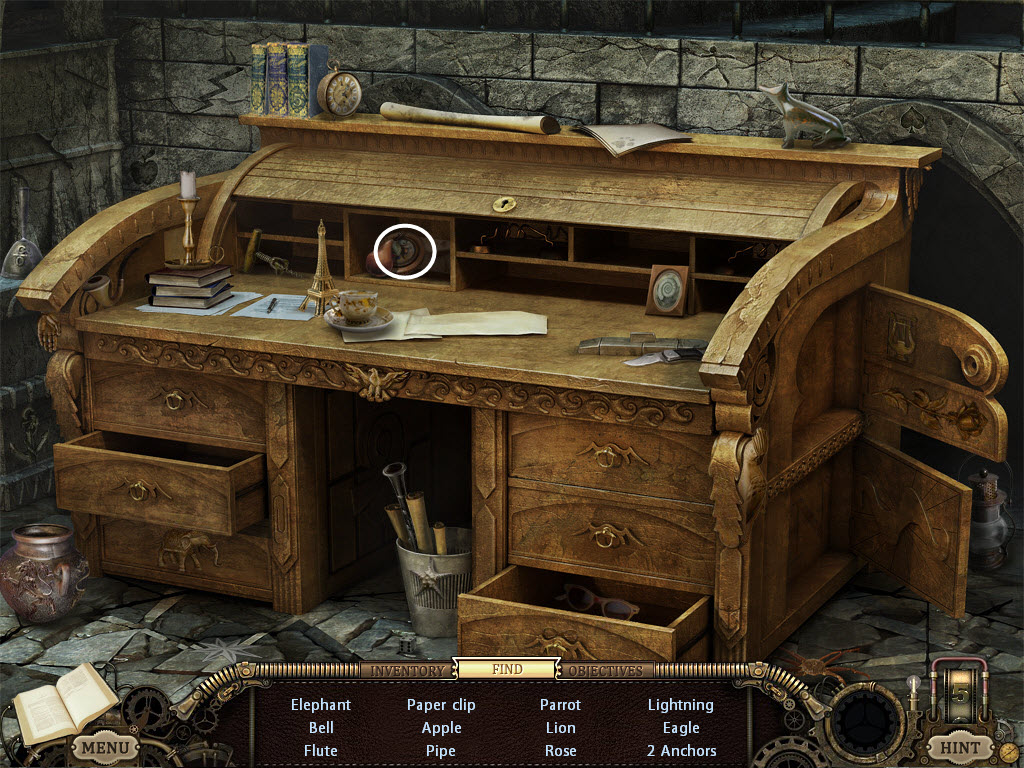Screen dimensions: 1024x768
Task: Select the FIND tab
Action: 507,669
